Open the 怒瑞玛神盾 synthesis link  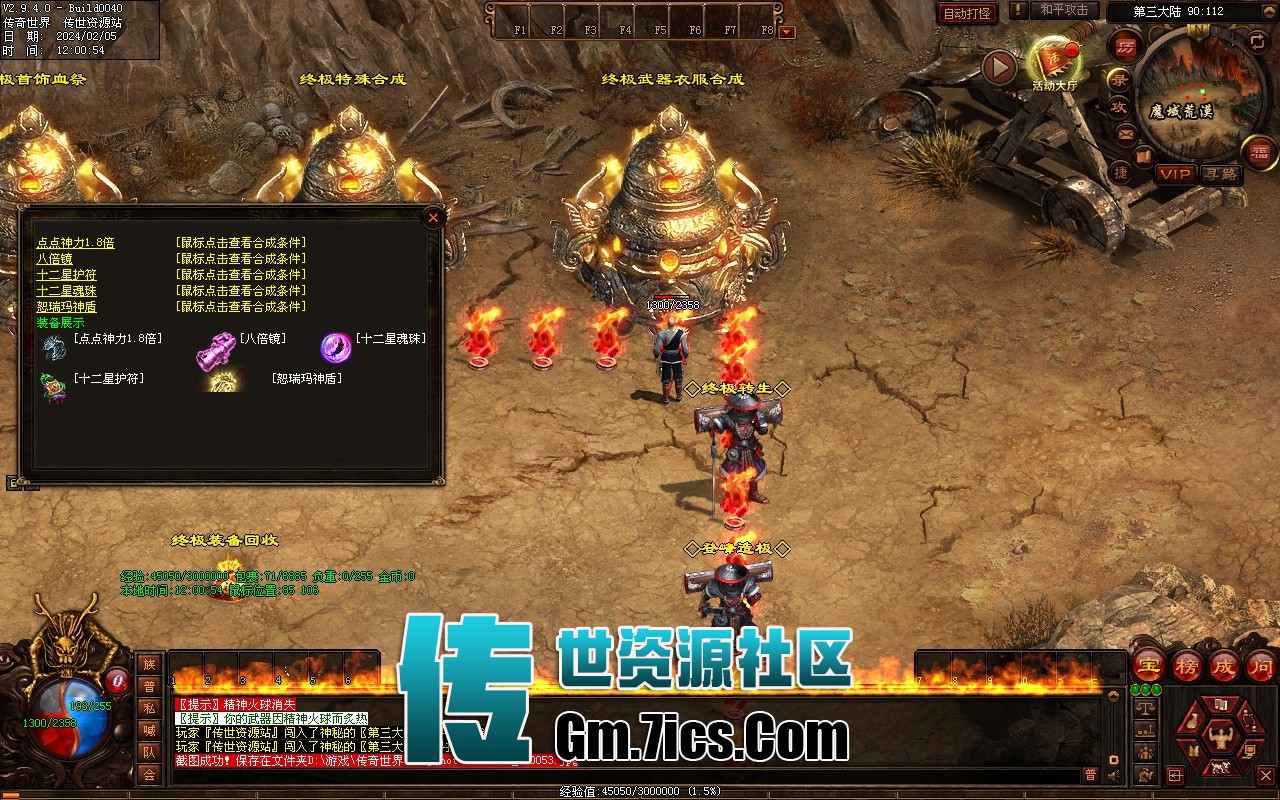(66, 307)
